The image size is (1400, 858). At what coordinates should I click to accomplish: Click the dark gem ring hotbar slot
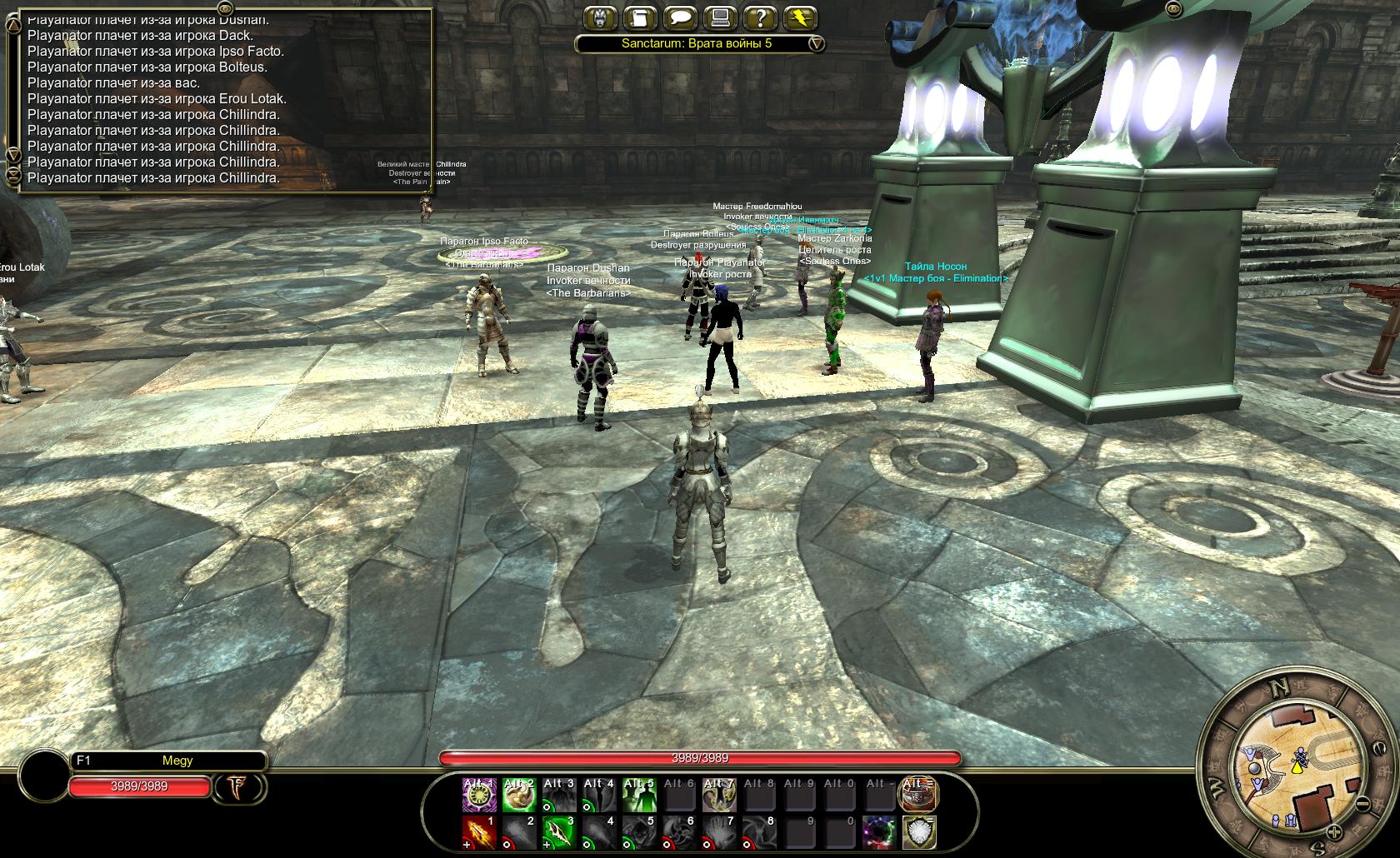pyautogui.click(x=878, y=832)
